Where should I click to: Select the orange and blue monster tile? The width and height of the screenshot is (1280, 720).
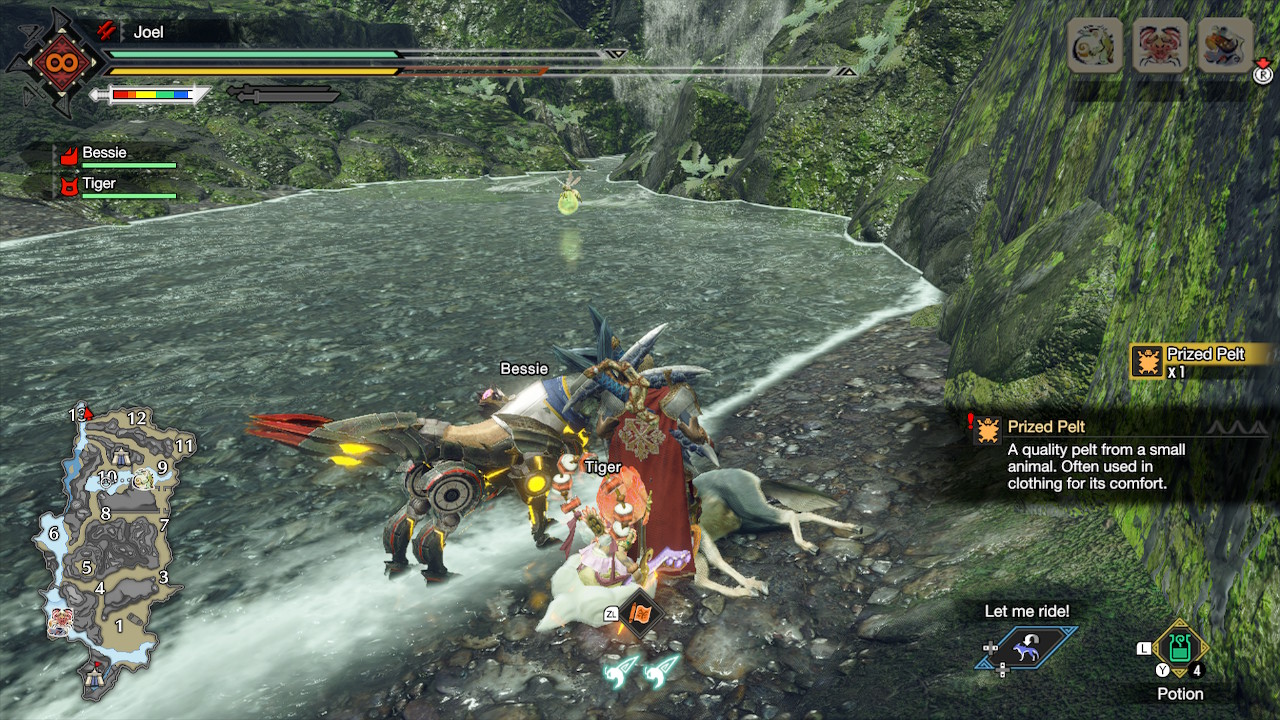pyautogui.click(x=1224, y=45)
